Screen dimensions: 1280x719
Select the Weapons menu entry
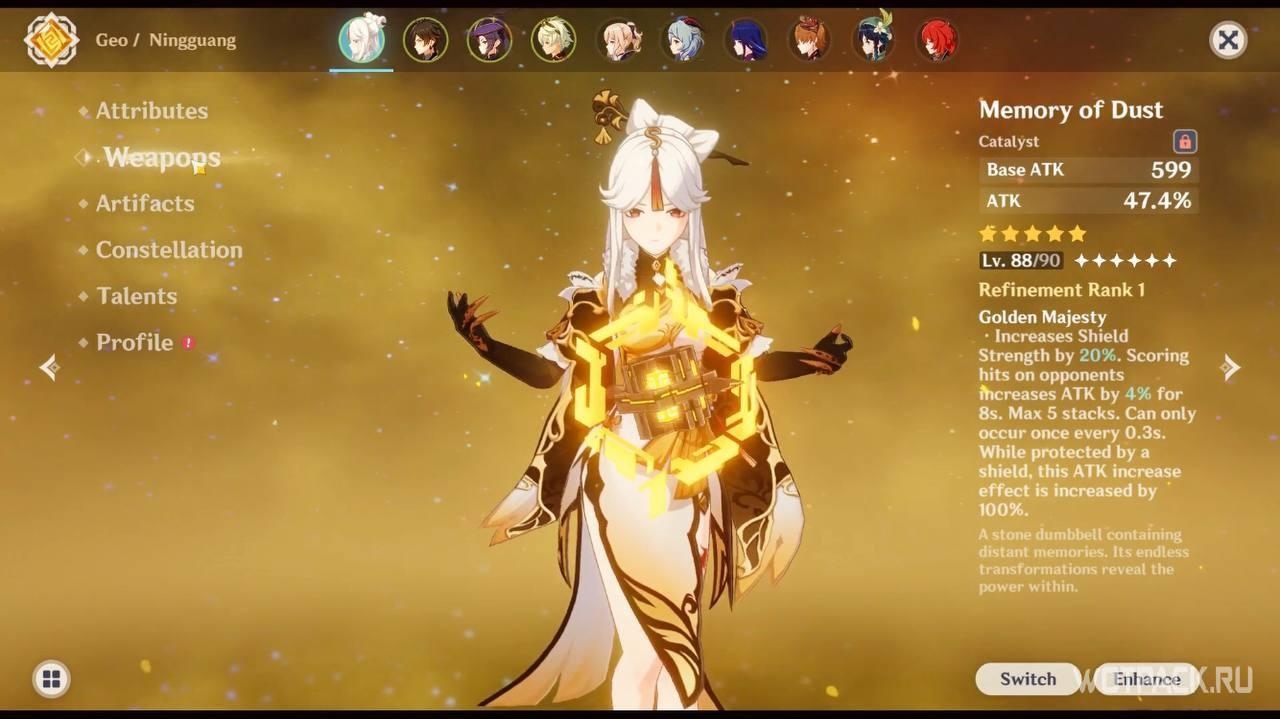click(x=161, y=157)
